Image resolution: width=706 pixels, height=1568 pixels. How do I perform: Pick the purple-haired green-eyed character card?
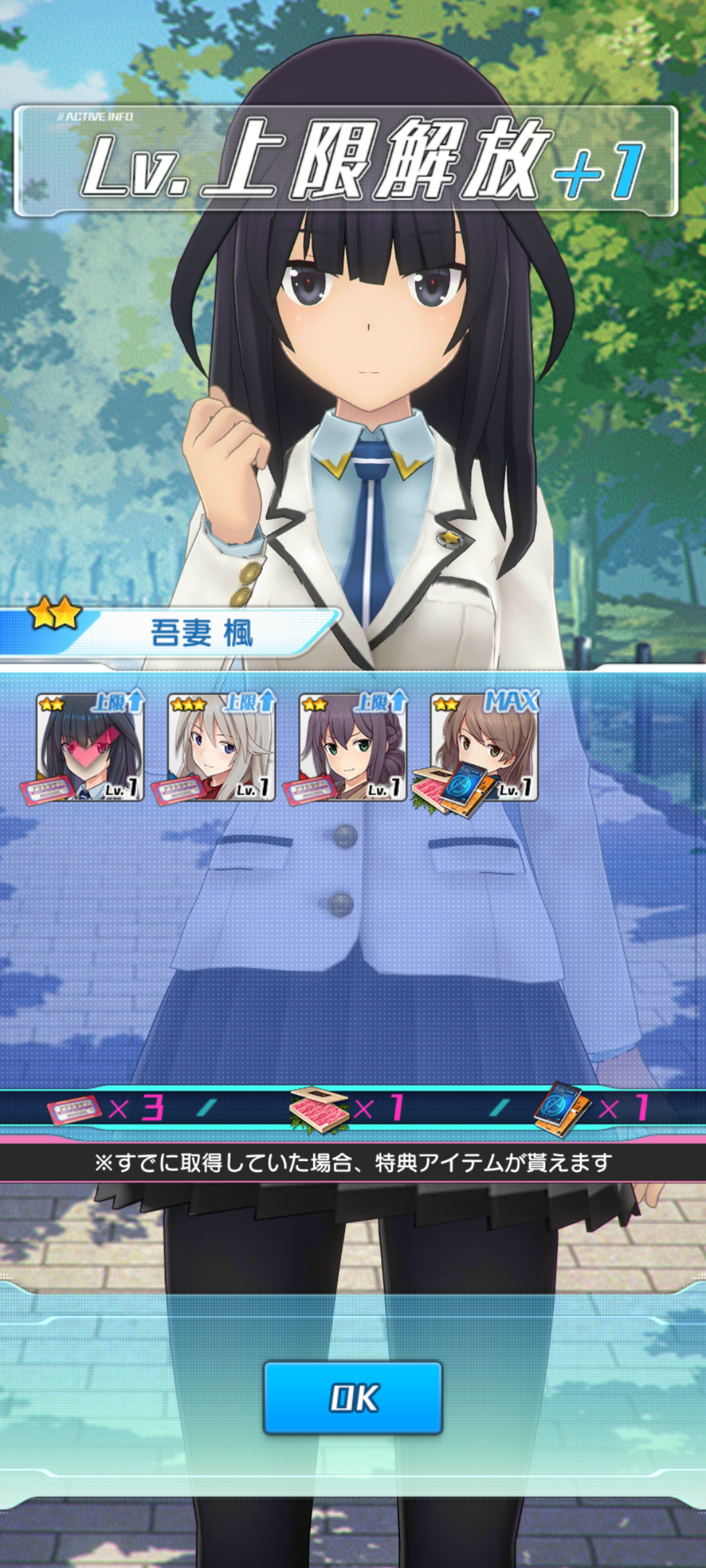352,747
